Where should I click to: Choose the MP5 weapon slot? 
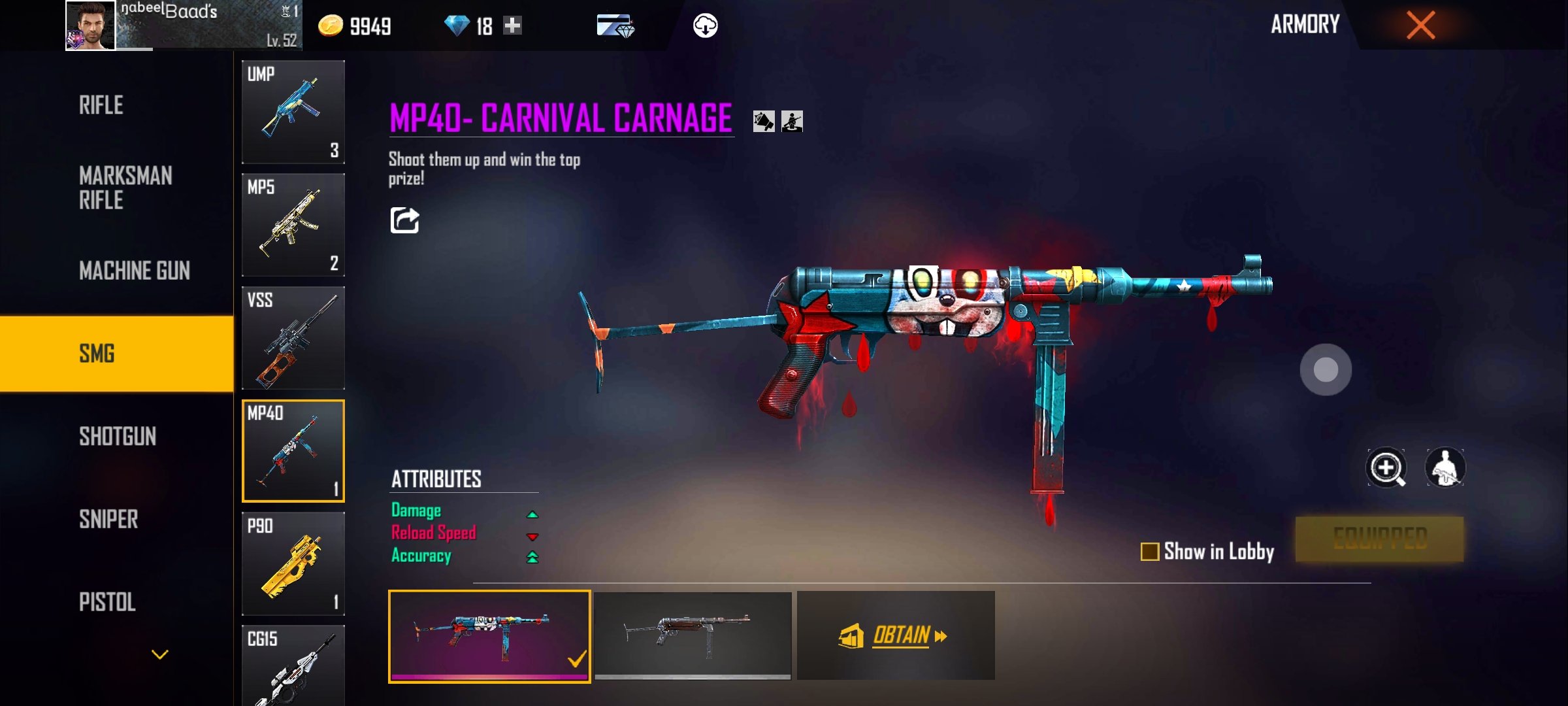(293, 225)
